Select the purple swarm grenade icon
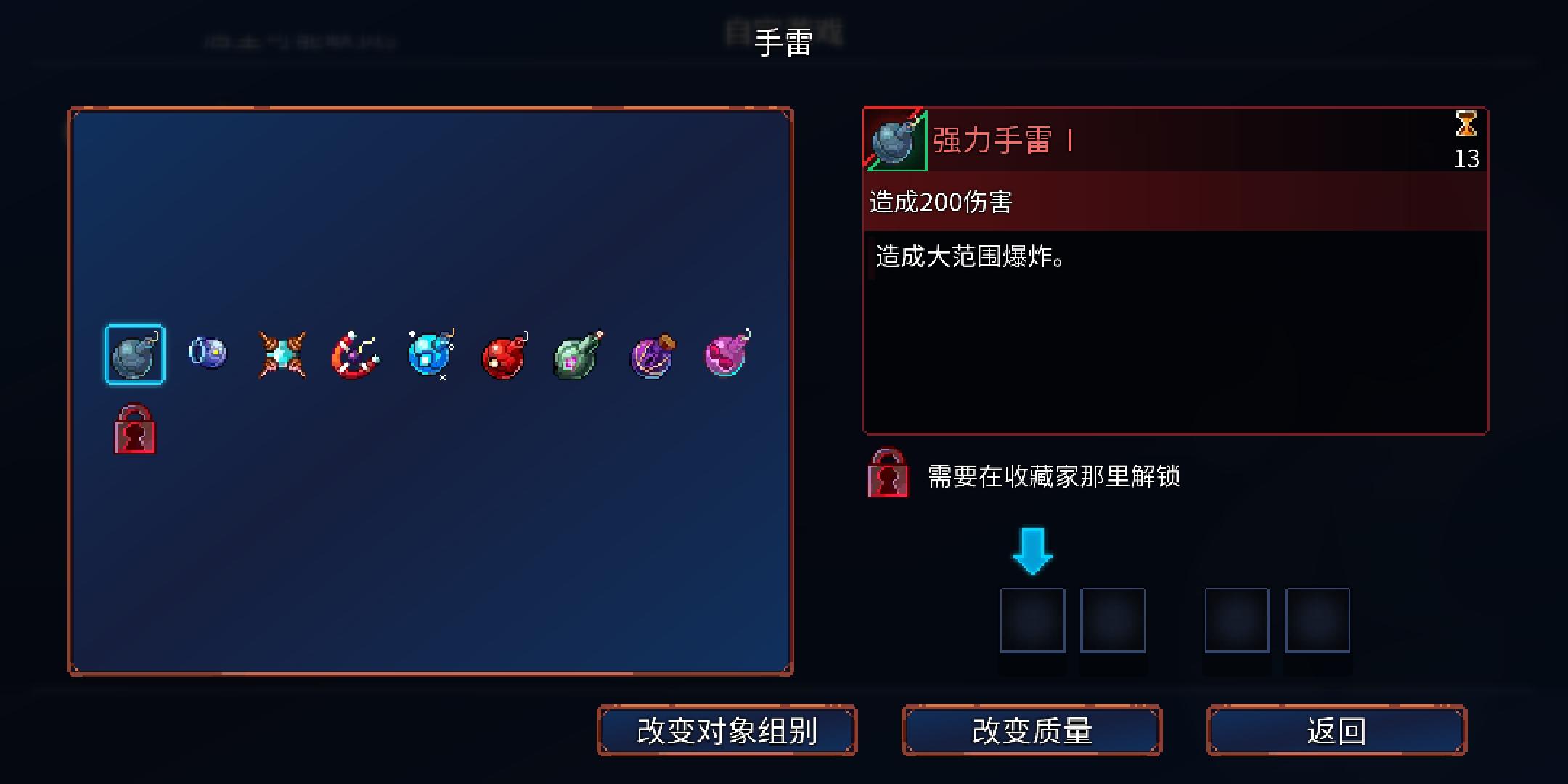 (x=651, y=355)
